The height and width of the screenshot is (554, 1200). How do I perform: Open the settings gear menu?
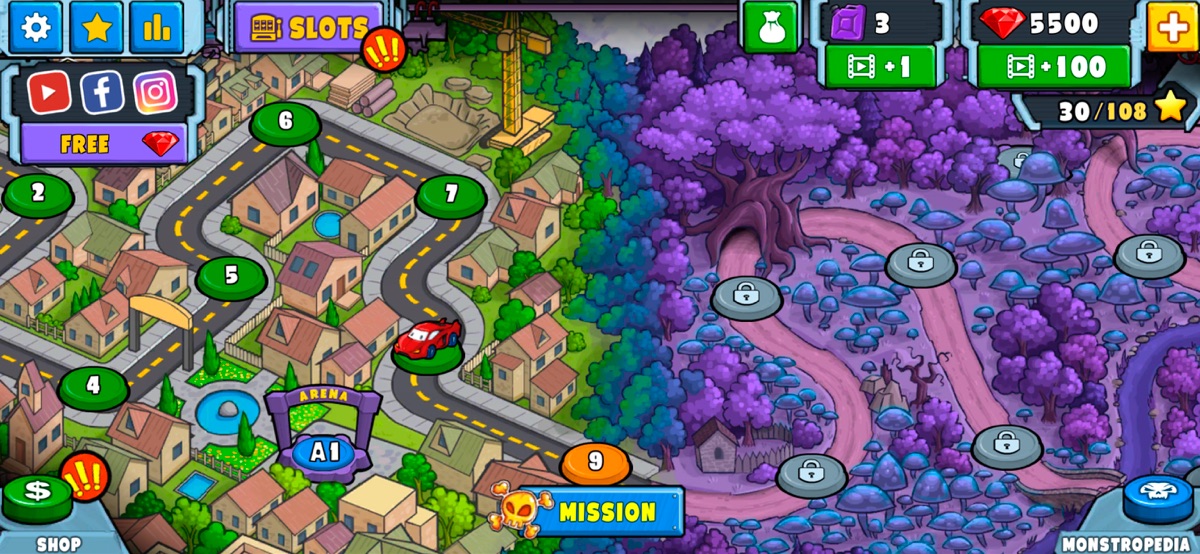[35, 27]
